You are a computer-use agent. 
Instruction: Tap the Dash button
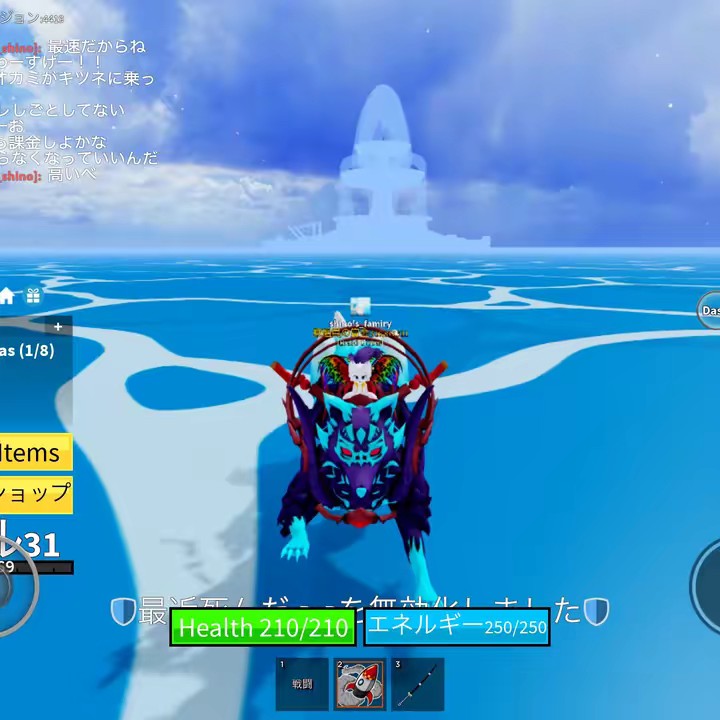709,311
